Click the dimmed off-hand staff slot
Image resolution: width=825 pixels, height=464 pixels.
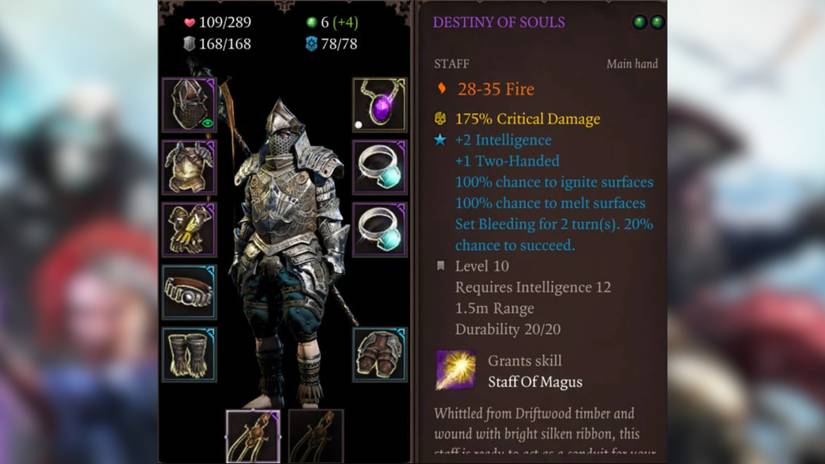coord(315,436)
